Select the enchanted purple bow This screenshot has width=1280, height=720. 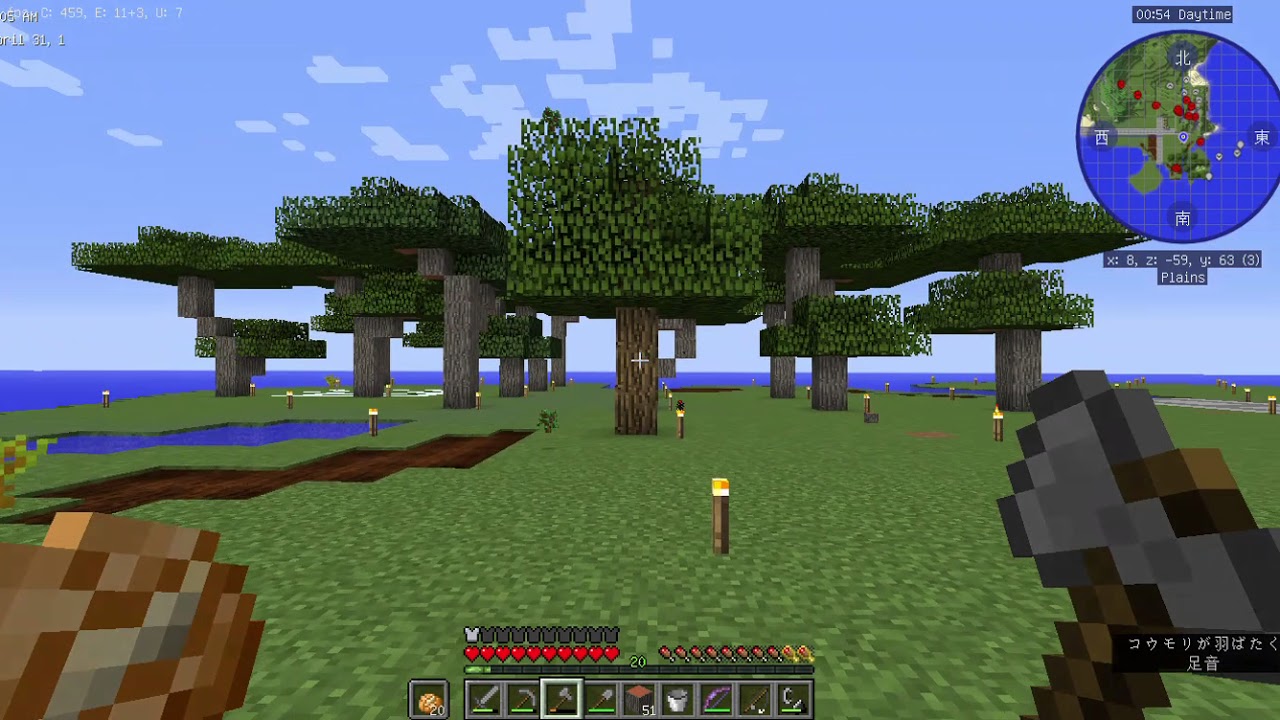click(716, 698)
